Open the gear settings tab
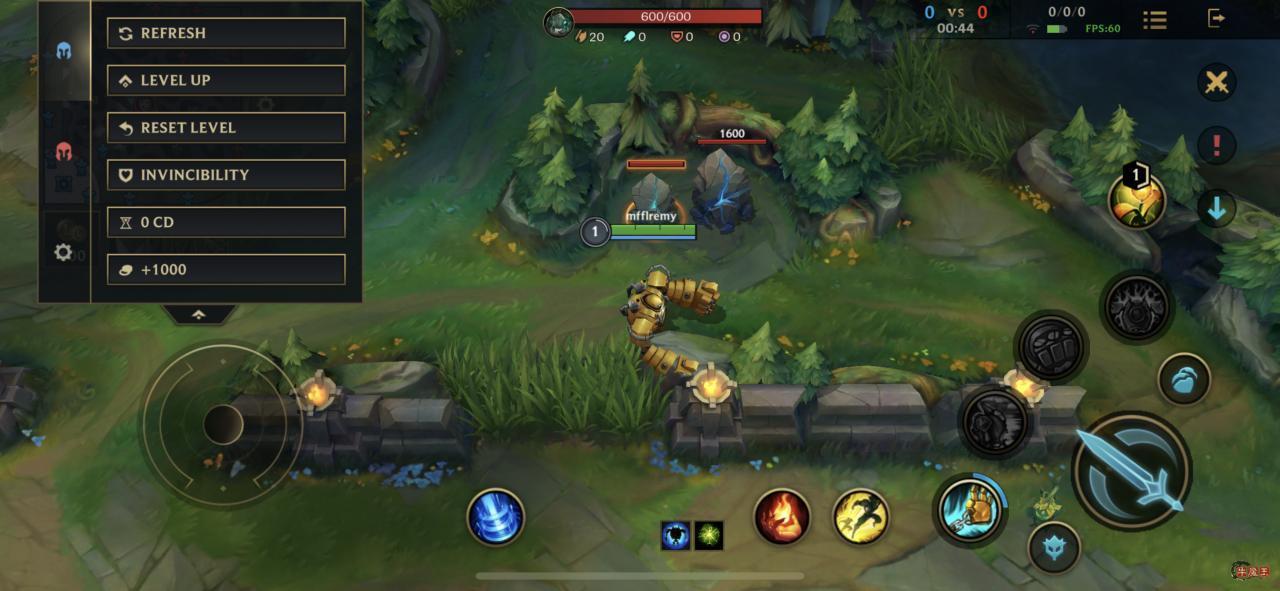1280x591 pixels. (63, 252)
